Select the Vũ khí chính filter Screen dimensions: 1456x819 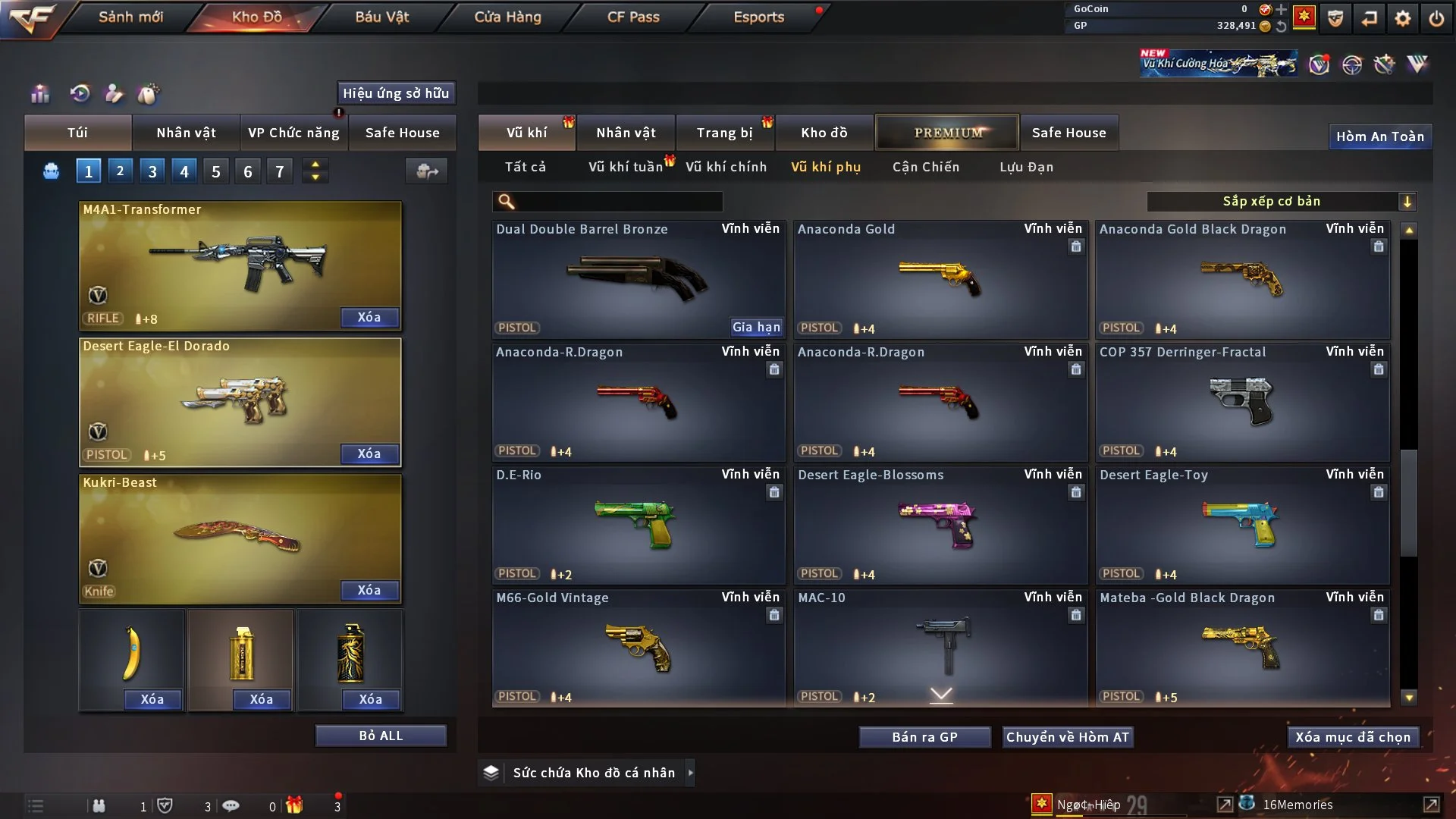[726, 167]
